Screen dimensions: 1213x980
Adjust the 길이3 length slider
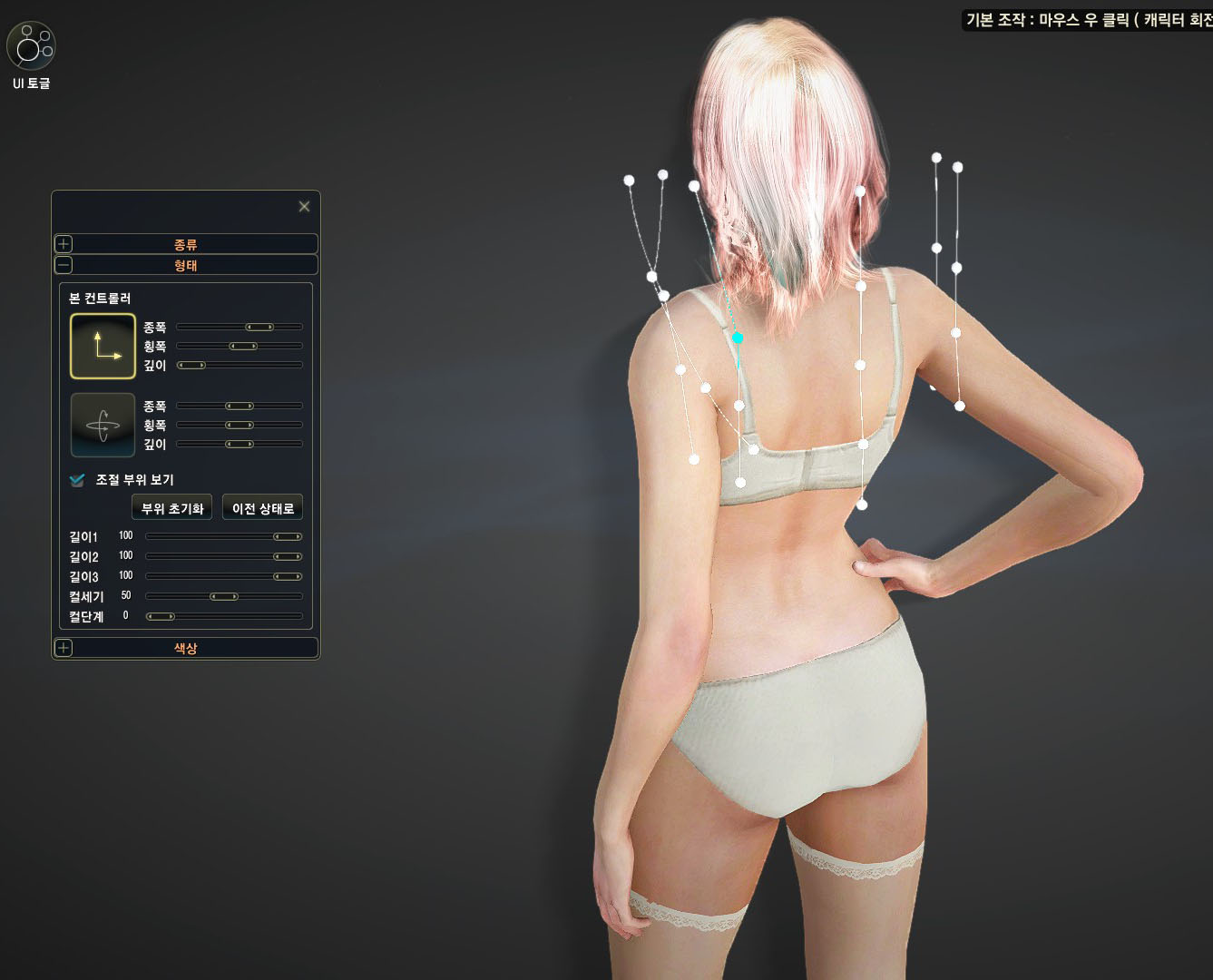288,577
